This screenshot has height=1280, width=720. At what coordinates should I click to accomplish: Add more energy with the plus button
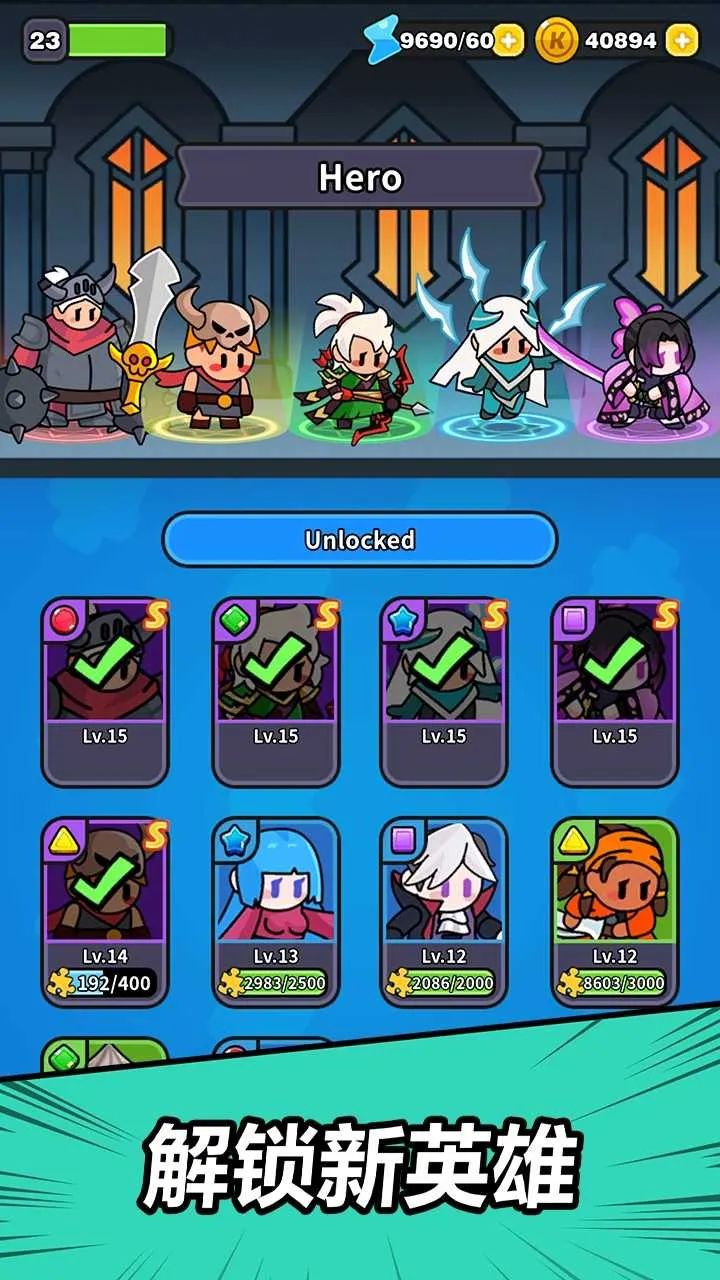(x=509, y=40)
